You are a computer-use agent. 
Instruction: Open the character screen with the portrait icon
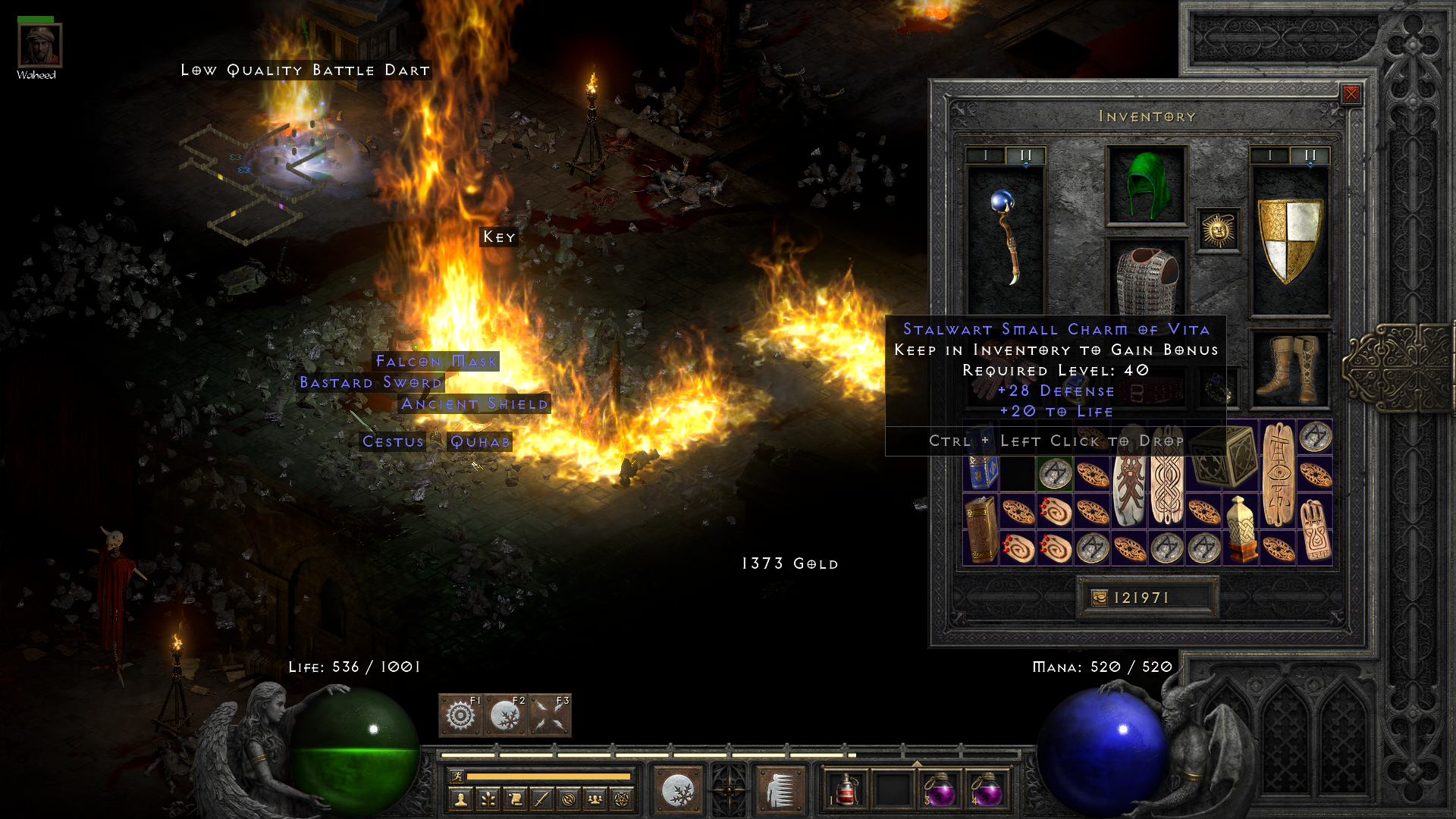462,799
